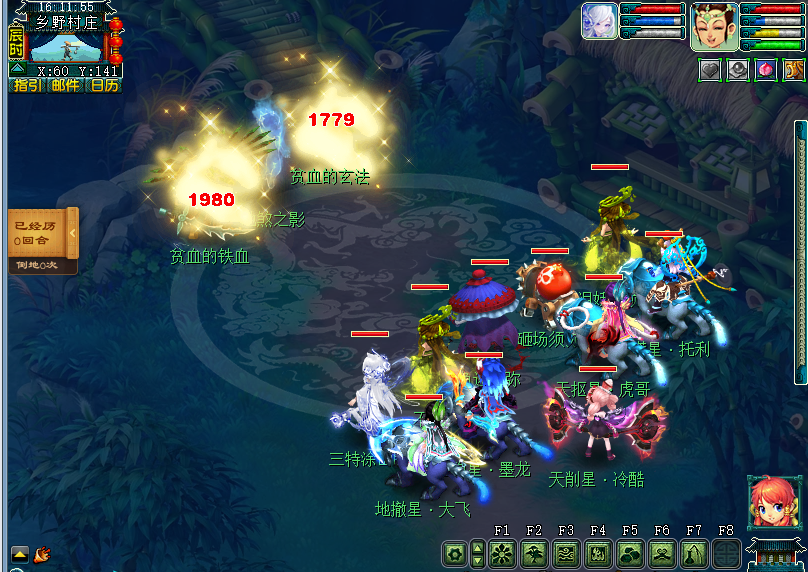Select the player character portrait
The width and height of the screenshot is (808, 572).
(713, 27)
